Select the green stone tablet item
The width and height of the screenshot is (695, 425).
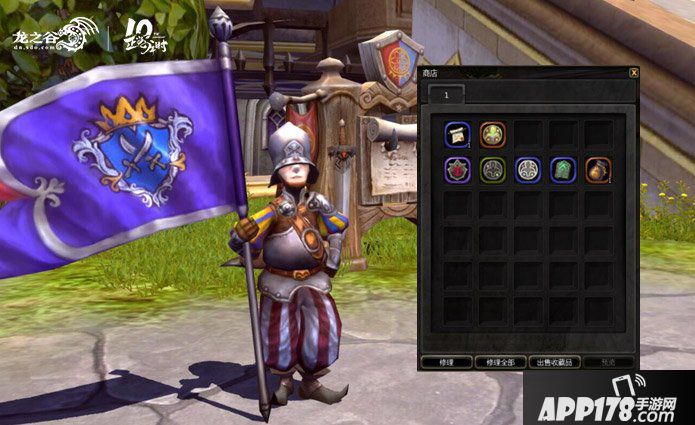click(563, 169)
